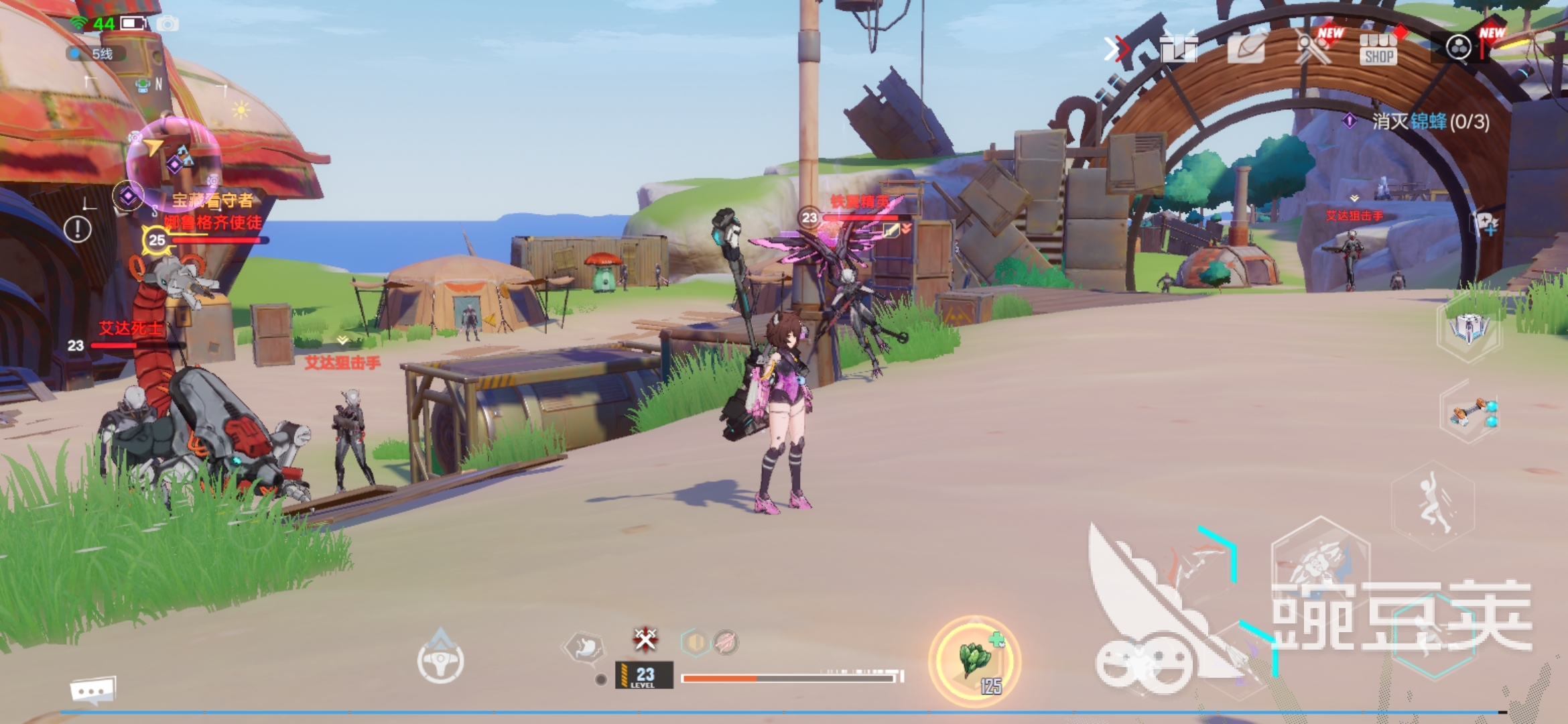
Task: Tap the flag with plus icon
Action: pyautogui.click(x=1486, y=223)
